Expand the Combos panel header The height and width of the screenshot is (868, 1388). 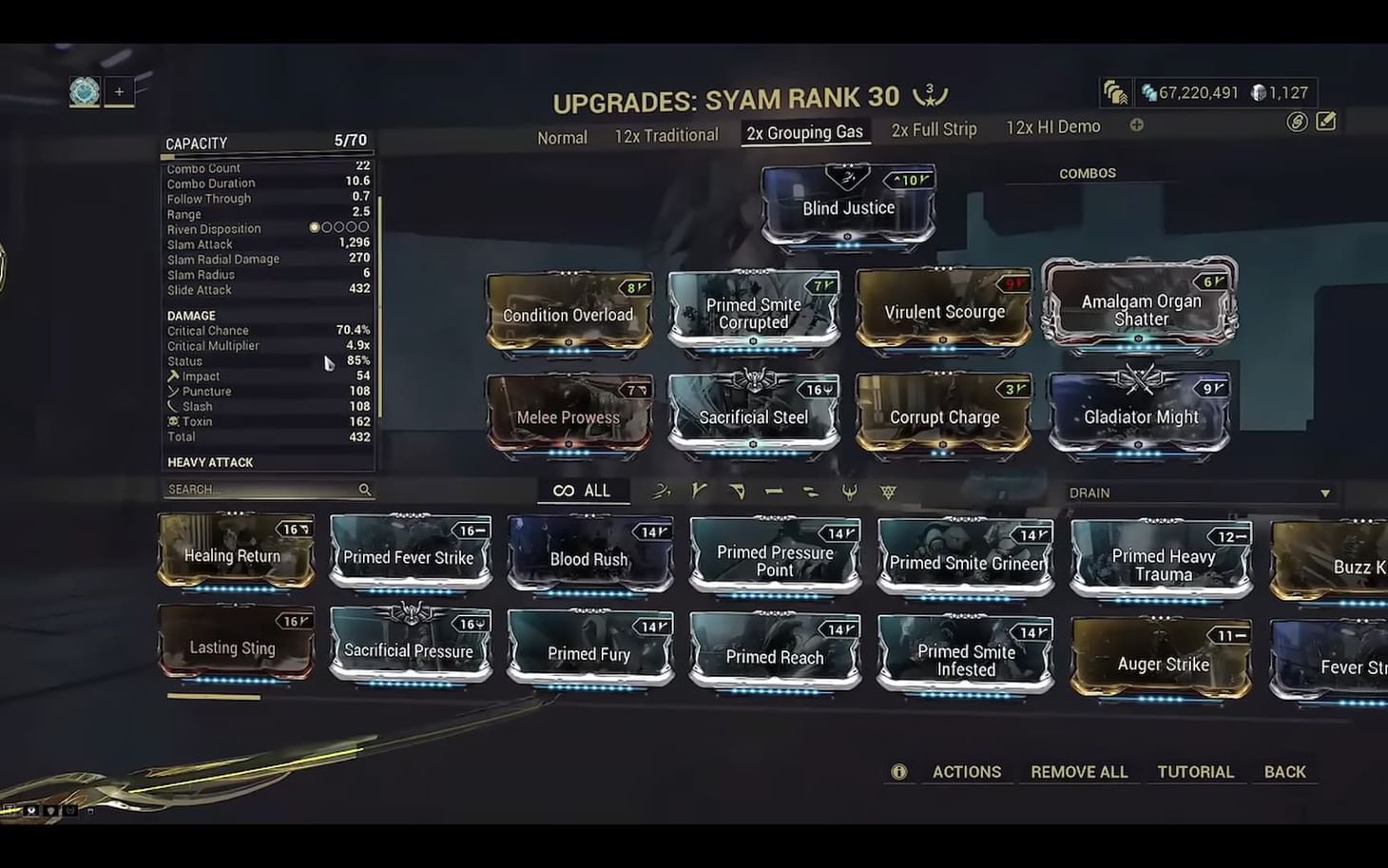[1088, 172]
